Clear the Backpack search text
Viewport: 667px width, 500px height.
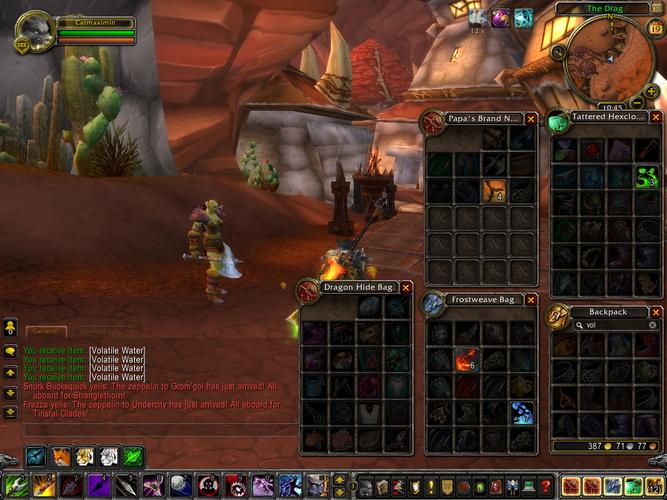pyautogui.click(x=653, y=325)
